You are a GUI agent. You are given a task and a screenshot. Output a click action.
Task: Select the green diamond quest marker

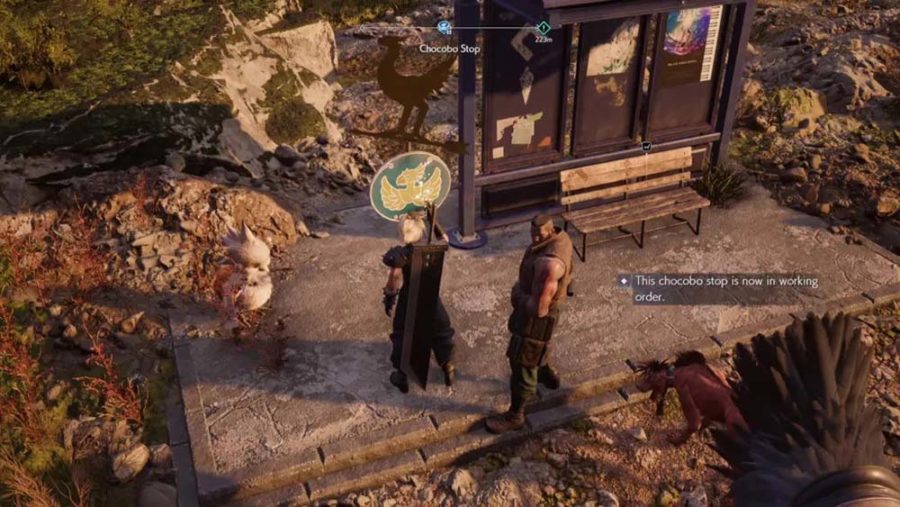(543, 28)
